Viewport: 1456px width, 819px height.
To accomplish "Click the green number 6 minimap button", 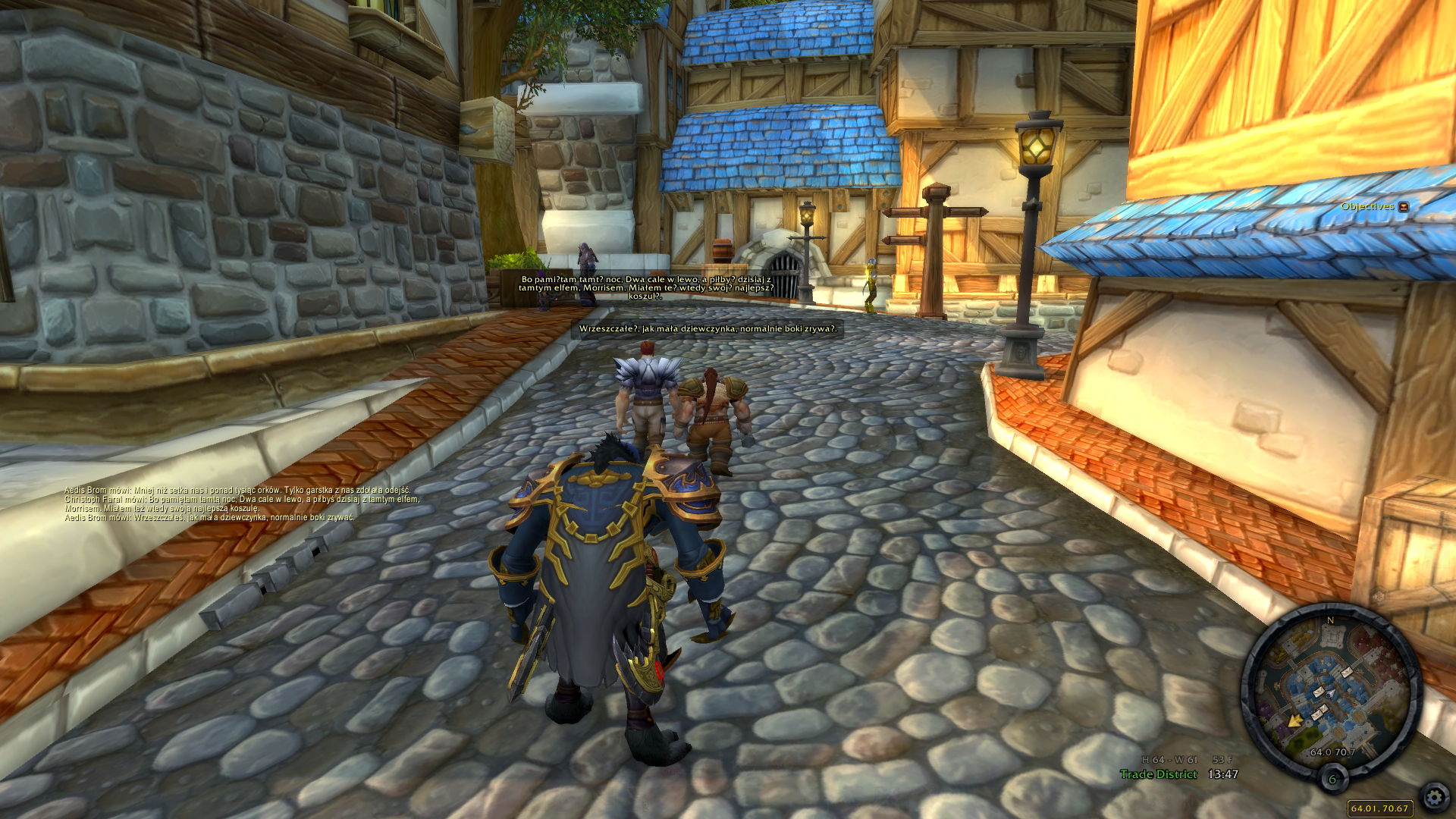I will pos(1332,779).
